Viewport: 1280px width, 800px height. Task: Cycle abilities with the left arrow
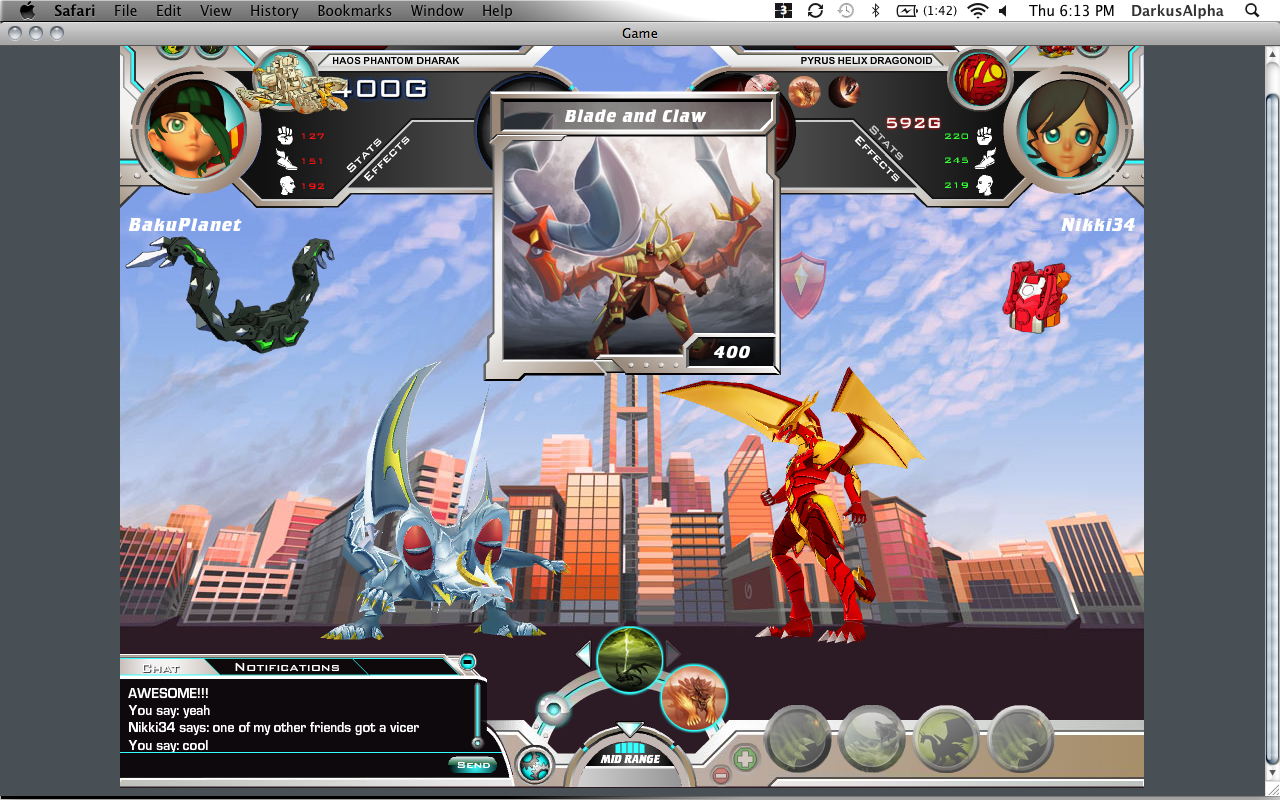(x=584, y=654)
